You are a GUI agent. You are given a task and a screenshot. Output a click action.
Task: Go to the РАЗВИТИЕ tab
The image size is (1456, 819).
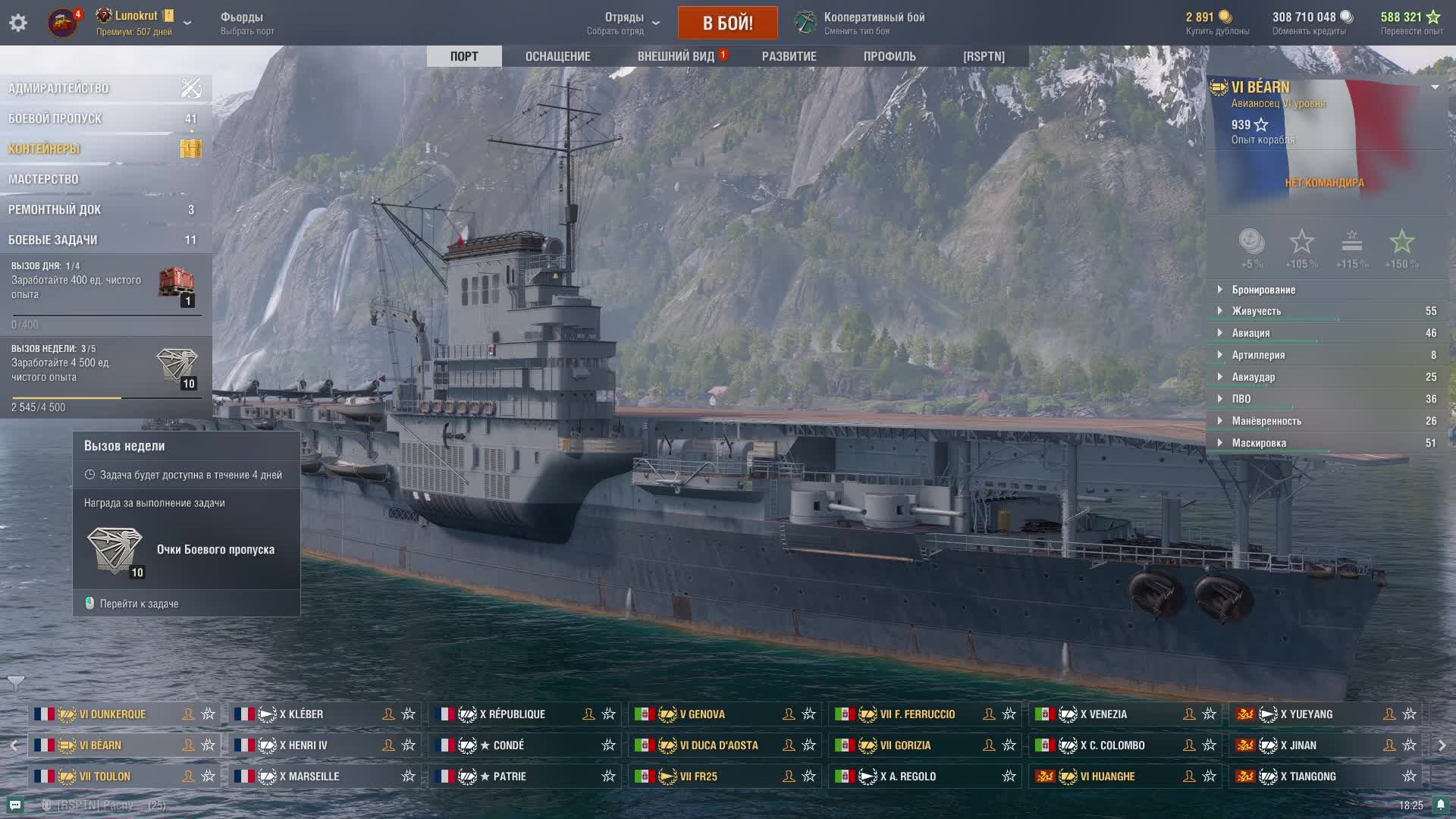click(x=789, y=56)
